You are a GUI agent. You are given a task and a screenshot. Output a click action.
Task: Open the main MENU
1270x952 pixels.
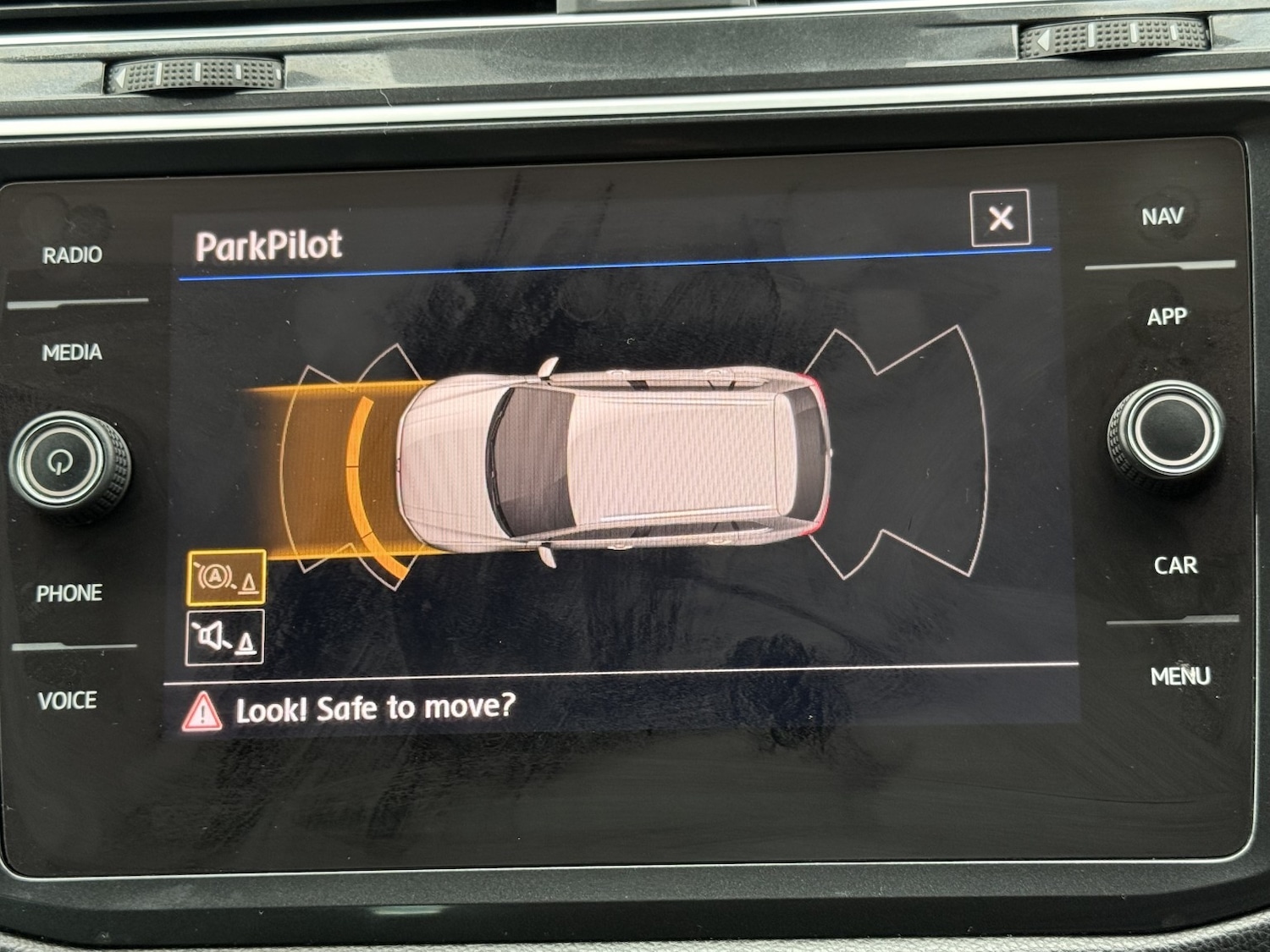pyautogui.click(x=1180, y=676)
